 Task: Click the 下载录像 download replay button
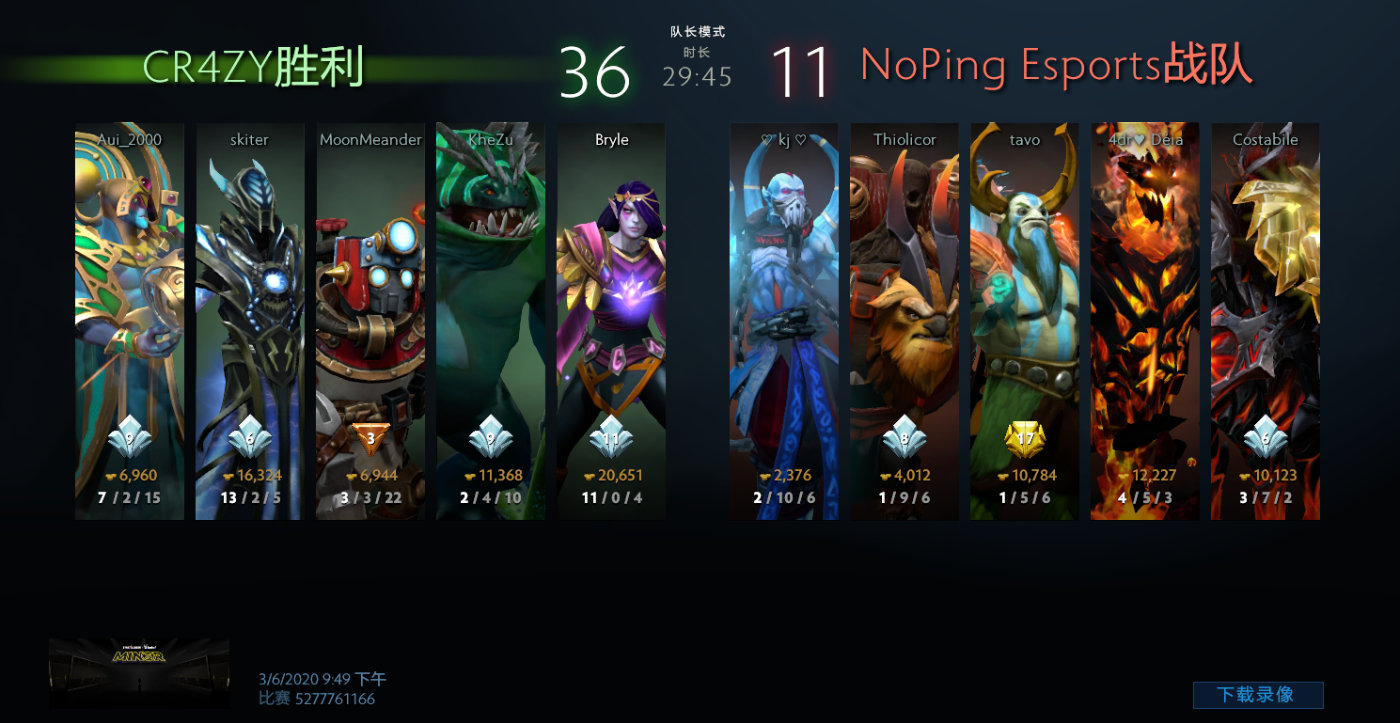(x=1257, y=695)
